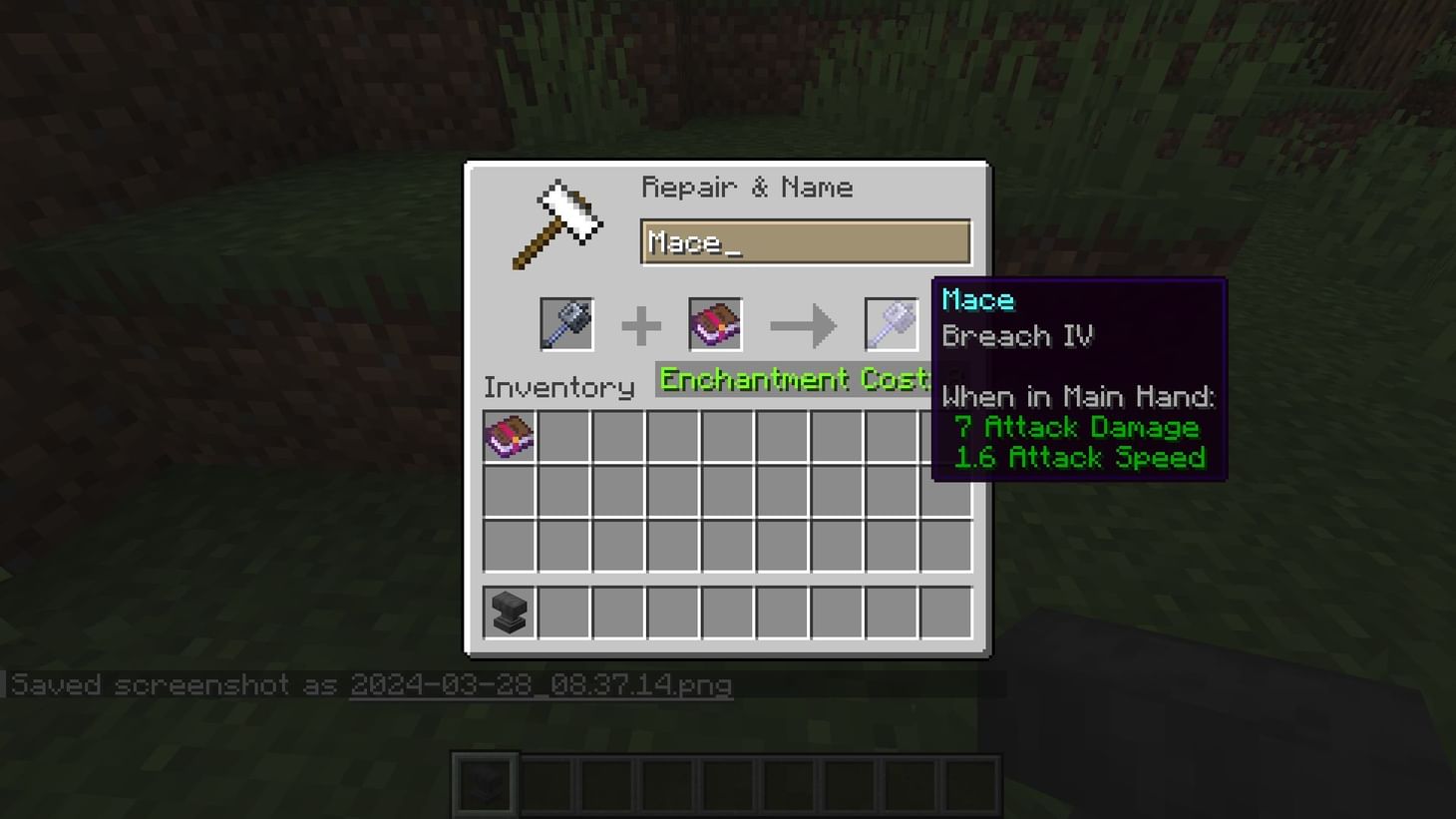
Task: Open the saved screenshot filename link
Action: [x=541, y=685]
